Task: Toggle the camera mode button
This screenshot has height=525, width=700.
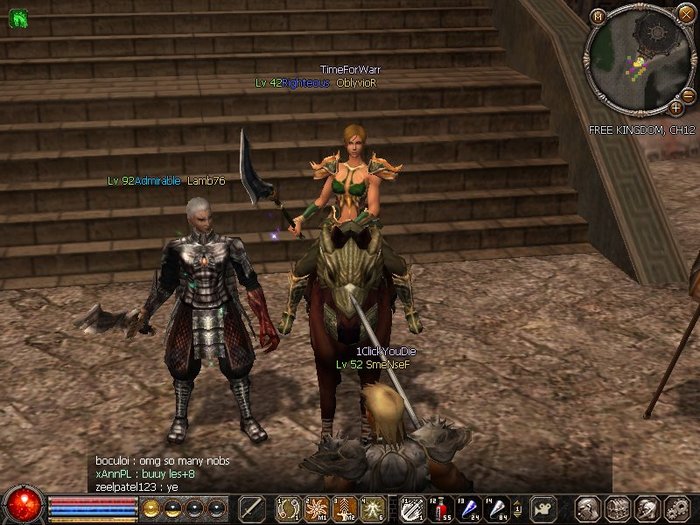Action: coord(543,507)
